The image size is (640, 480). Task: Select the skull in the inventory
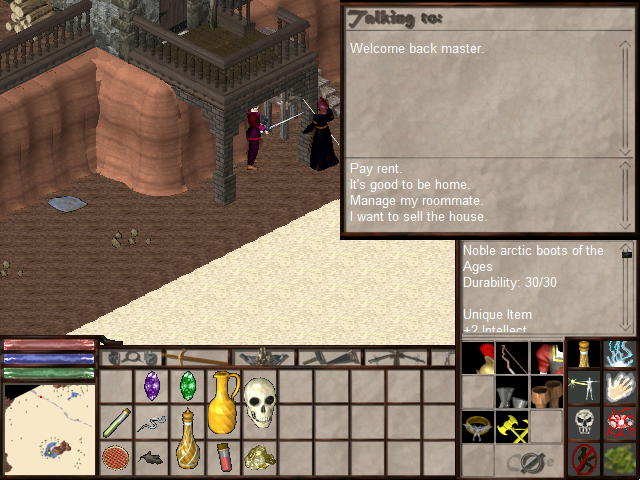coord(259,401)
